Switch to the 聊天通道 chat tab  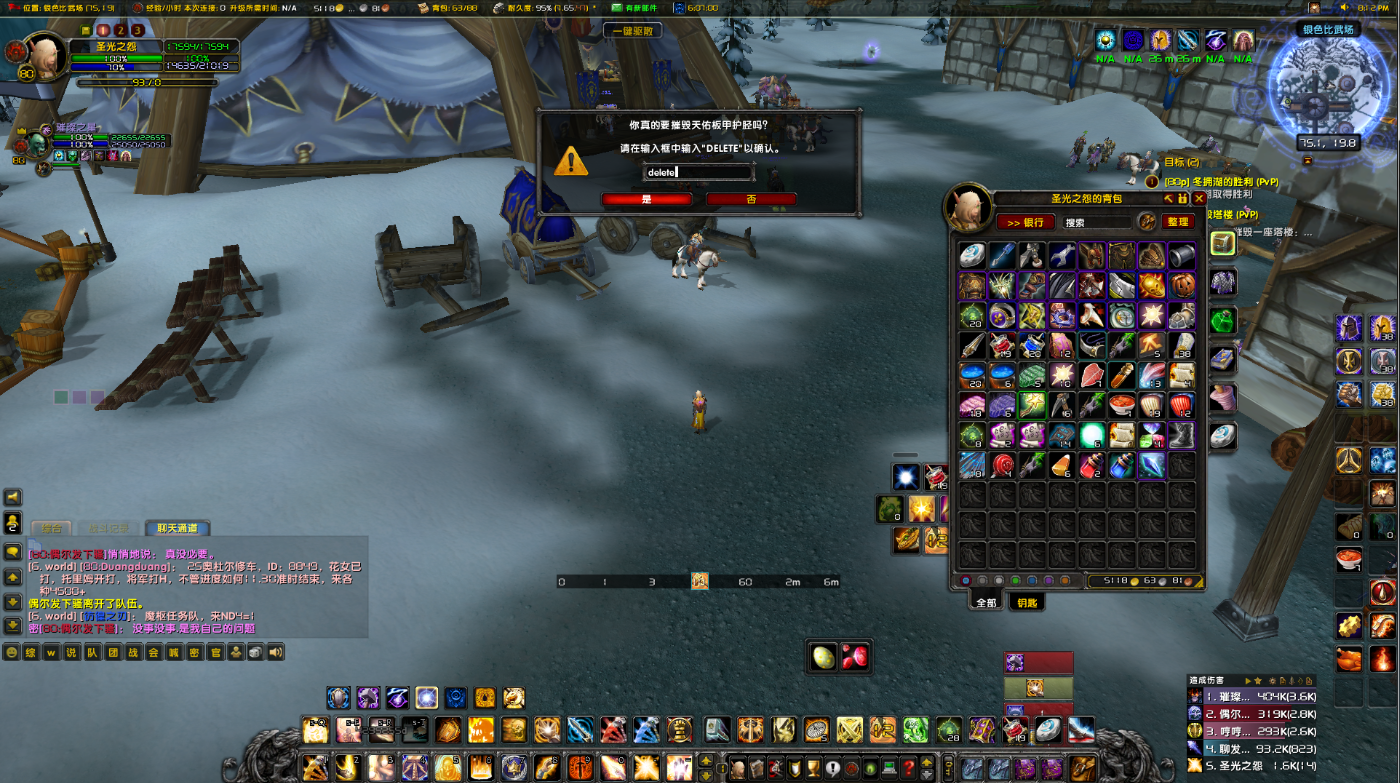click(177, 528)
